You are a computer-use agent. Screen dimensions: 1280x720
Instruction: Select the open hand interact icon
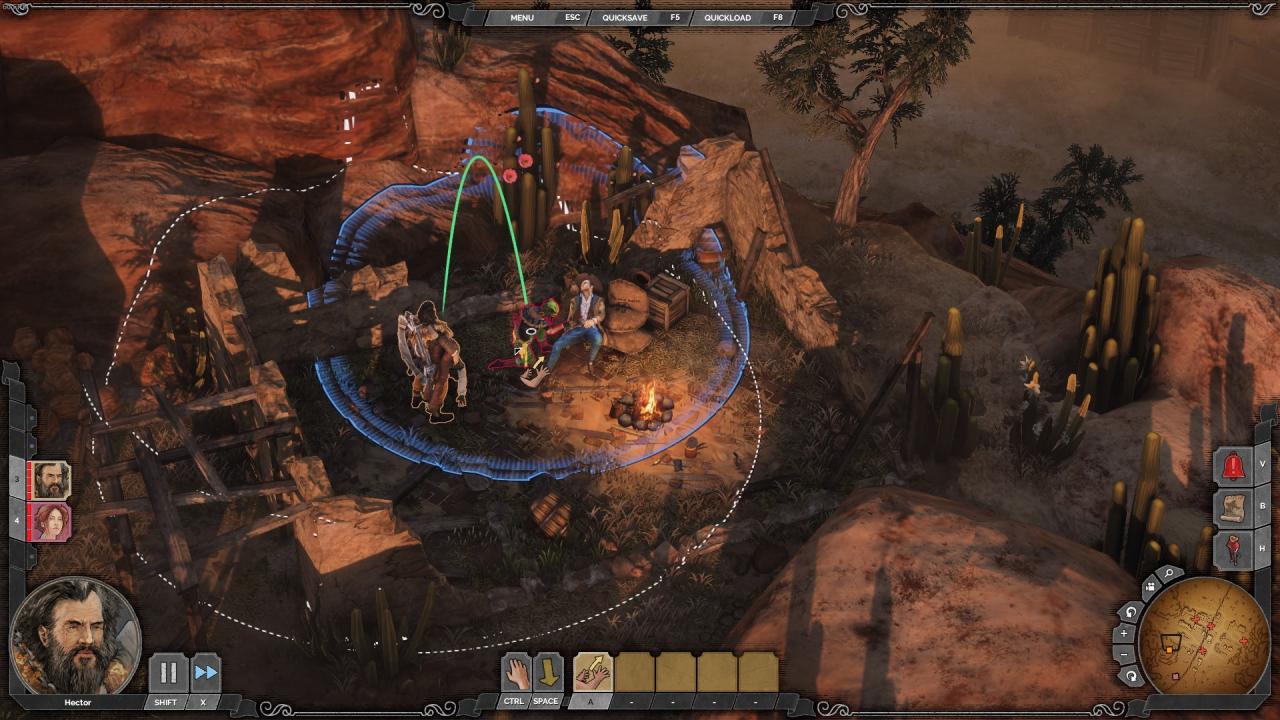click(515, 672)
